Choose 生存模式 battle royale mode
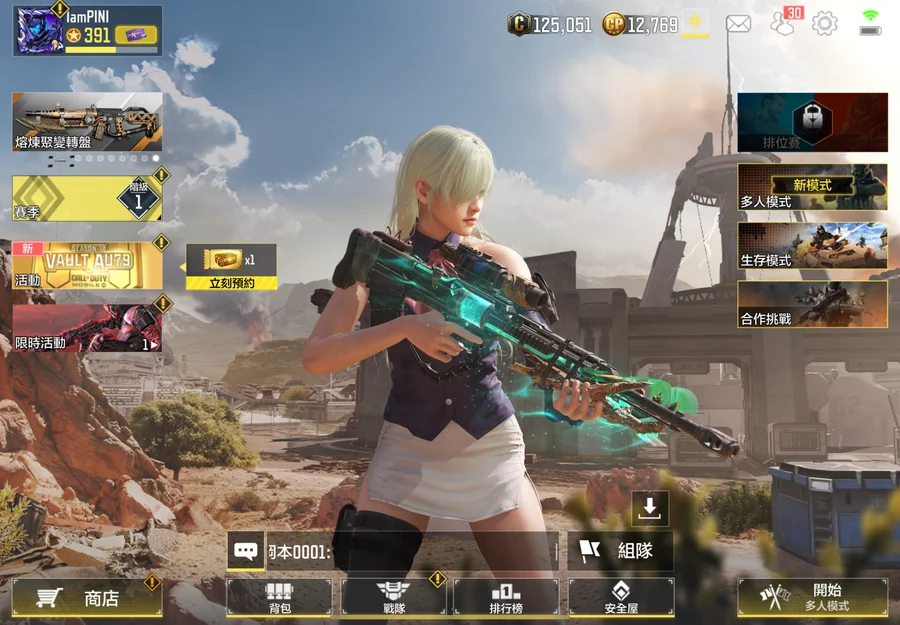The height and width of the screenshot is (625, 900). (x=812, y=246)
